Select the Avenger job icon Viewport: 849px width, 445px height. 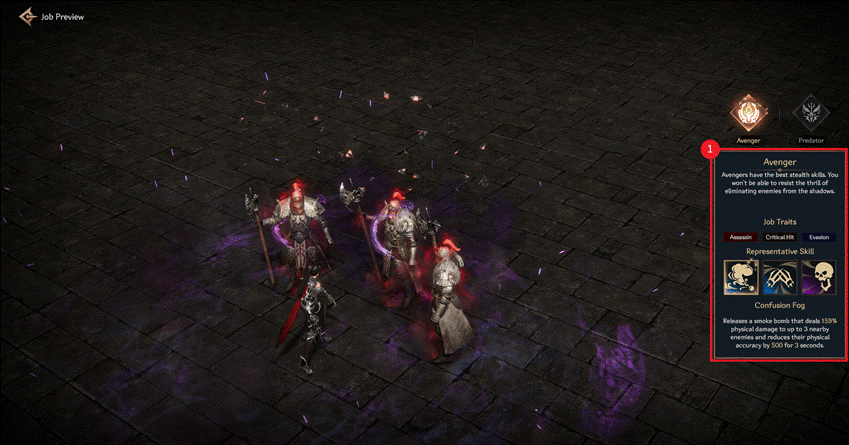[x=748, y=113]
